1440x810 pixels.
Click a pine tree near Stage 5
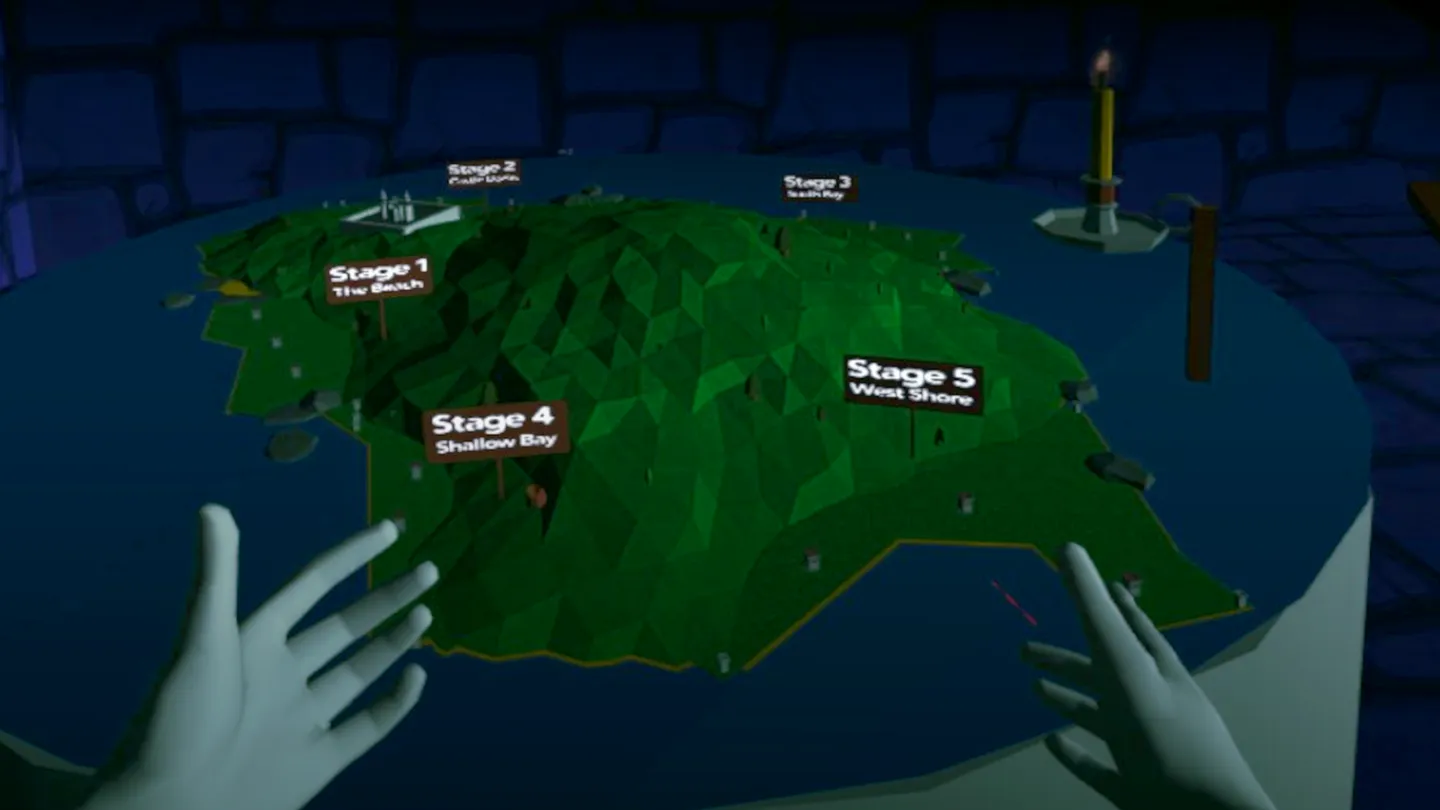tap(939, 434)
